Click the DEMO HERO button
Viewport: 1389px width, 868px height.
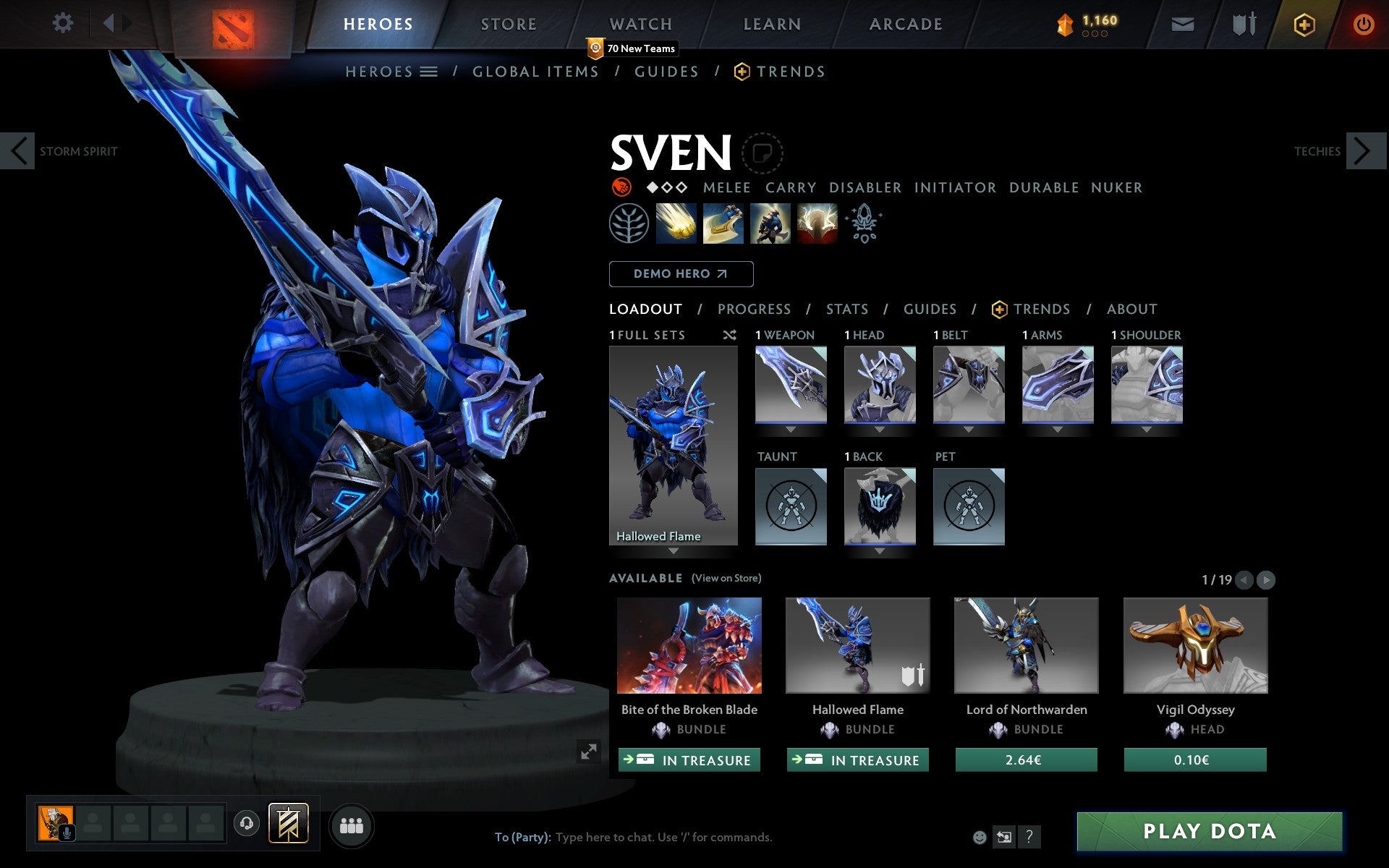(x=681, y=274)
